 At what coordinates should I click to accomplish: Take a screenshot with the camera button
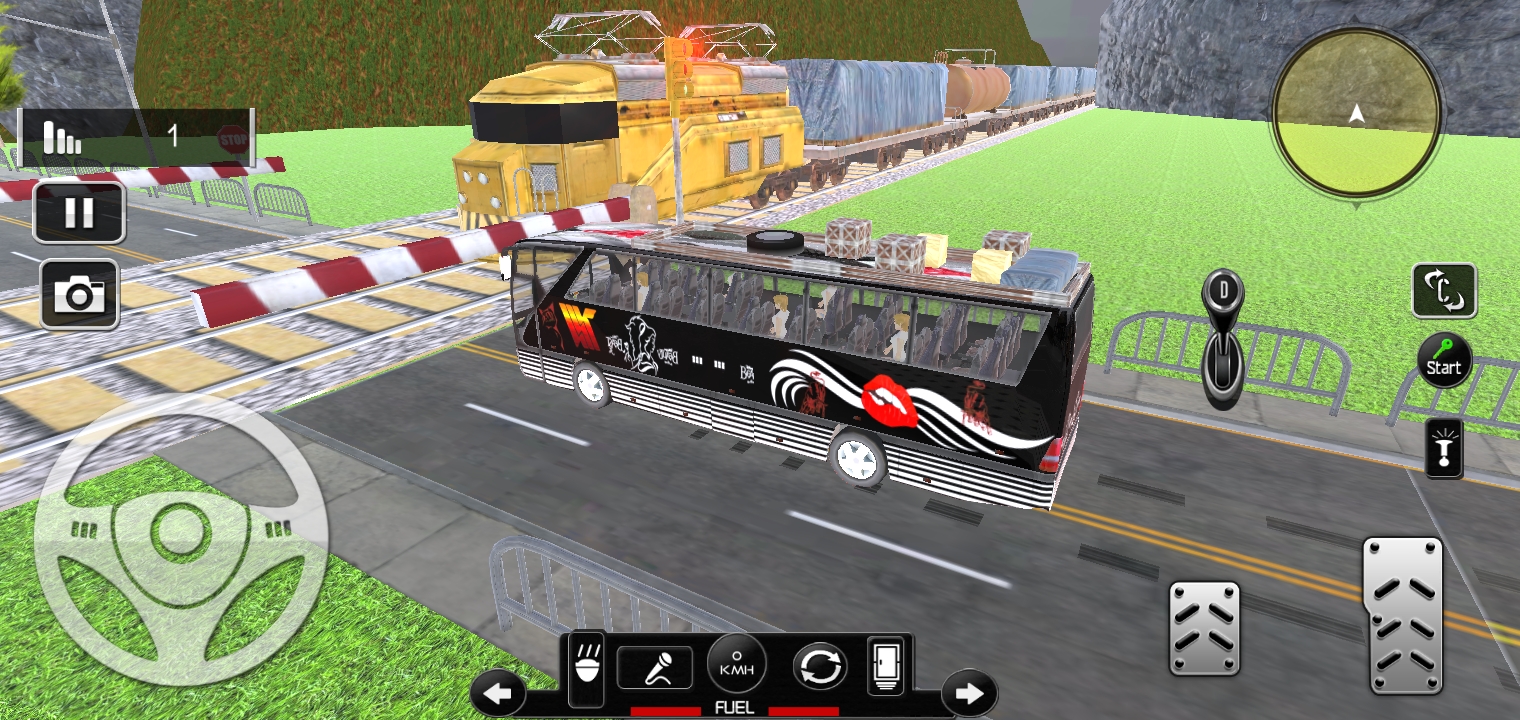(79, 294)
